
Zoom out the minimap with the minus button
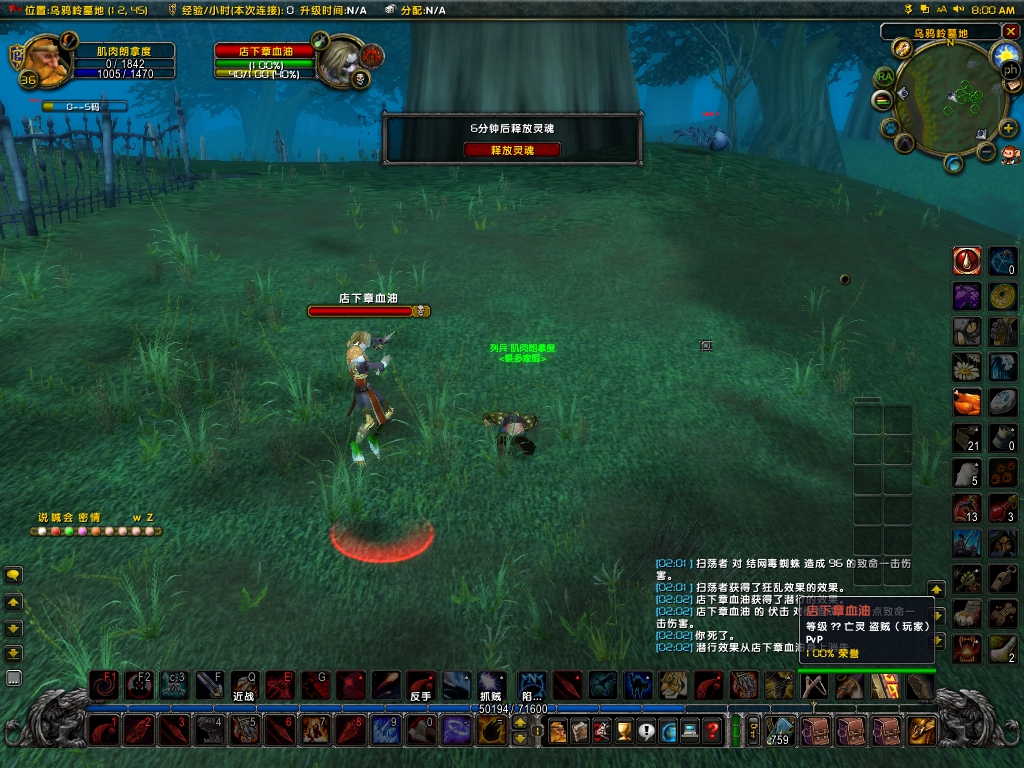click(986, 152)
